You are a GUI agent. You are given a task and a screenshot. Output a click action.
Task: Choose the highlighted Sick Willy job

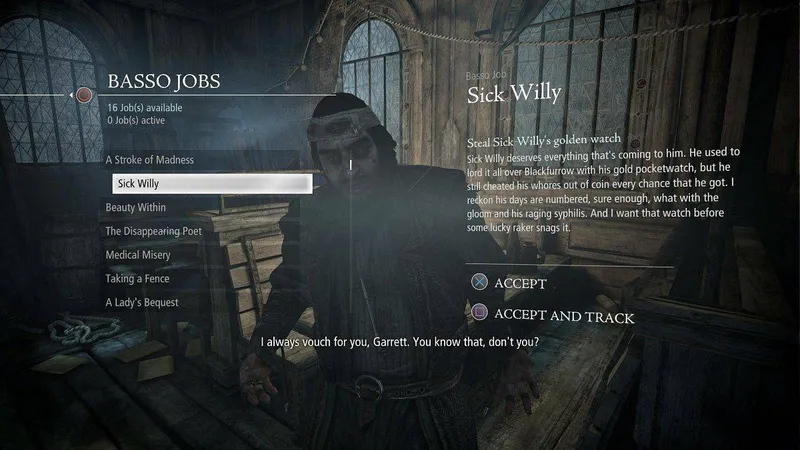[x=211, y=184]
